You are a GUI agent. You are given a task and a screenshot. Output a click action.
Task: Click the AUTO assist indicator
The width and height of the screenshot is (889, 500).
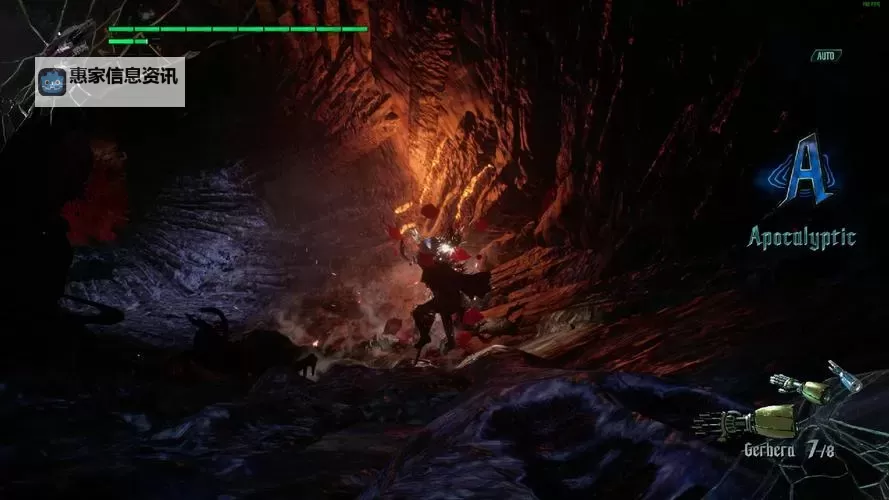point(825,56)
